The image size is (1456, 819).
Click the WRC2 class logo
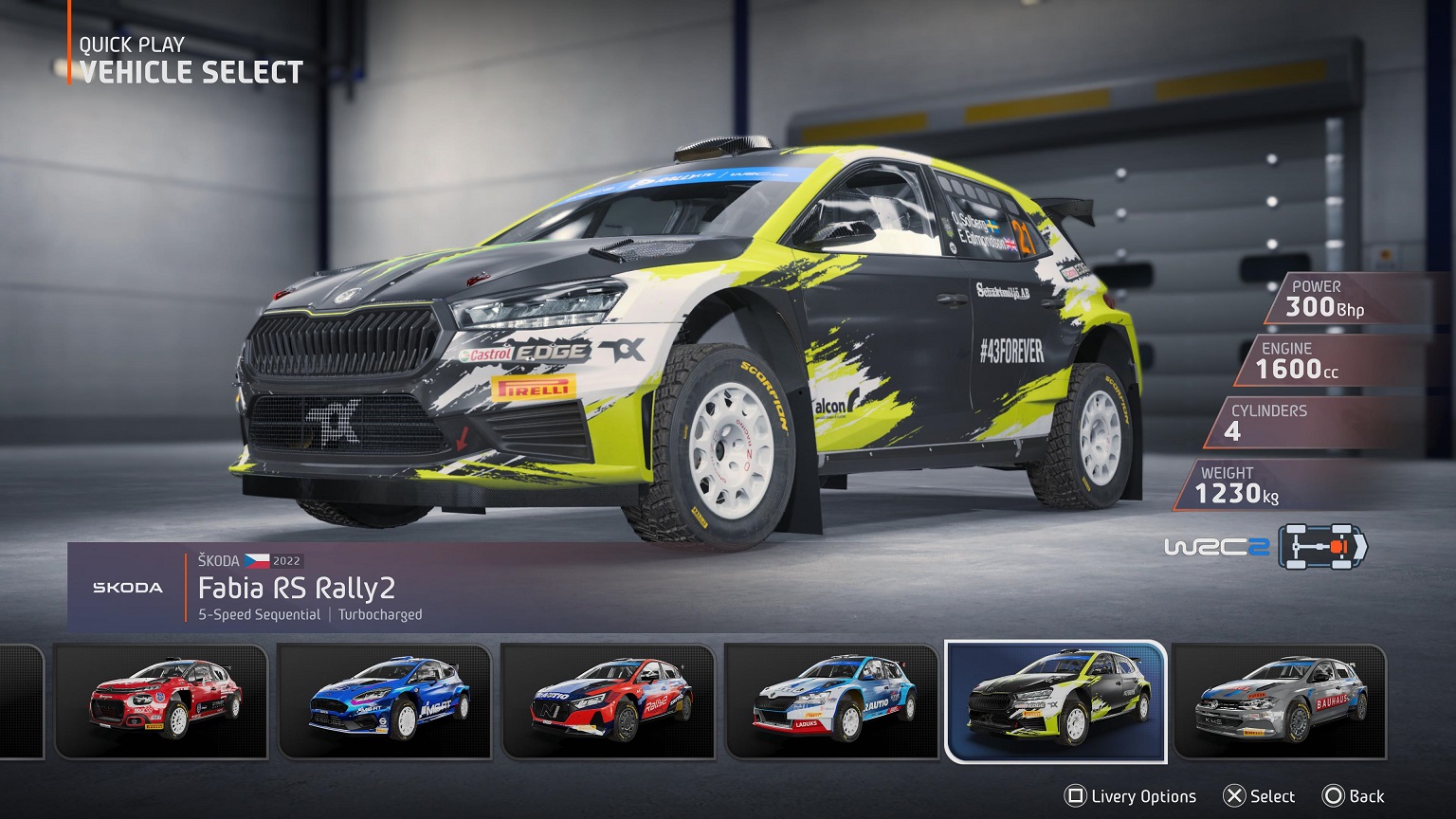(x=1218, y=547)
